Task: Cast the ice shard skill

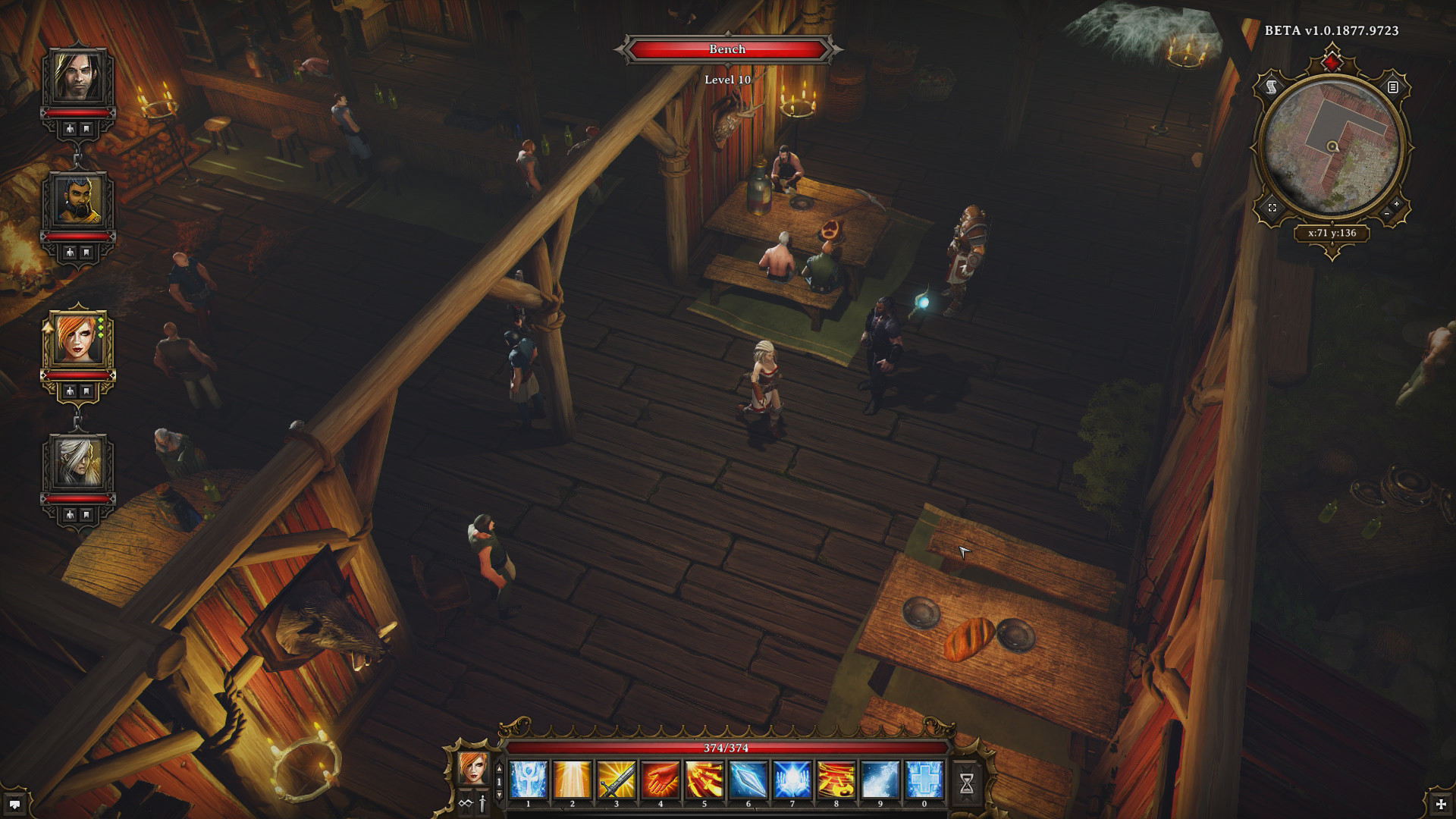Action: (748, 780)
